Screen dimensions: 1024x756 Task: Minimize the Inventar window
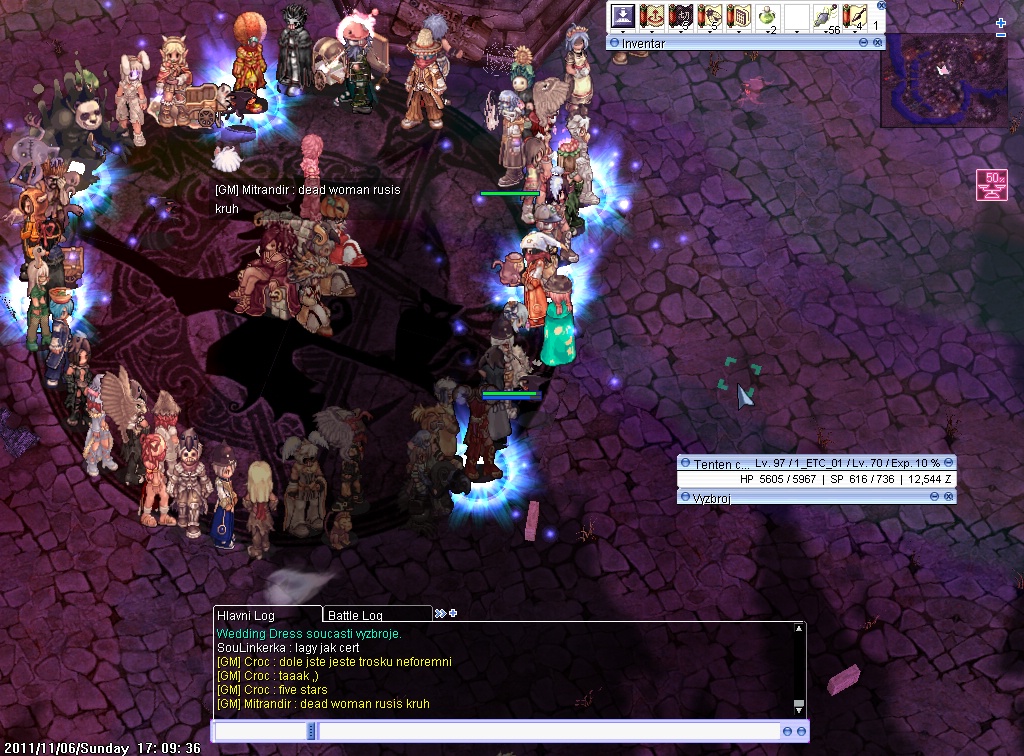point(863,43)
